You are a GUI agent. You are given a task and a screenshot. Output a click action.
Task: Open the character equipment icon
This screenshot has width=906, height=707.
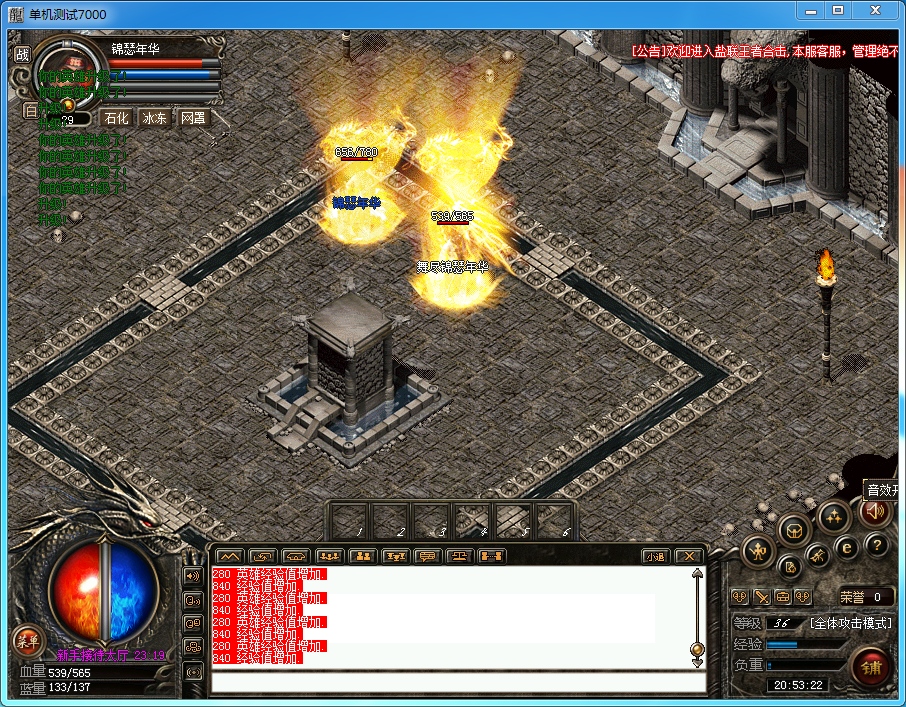coord(758,550)
